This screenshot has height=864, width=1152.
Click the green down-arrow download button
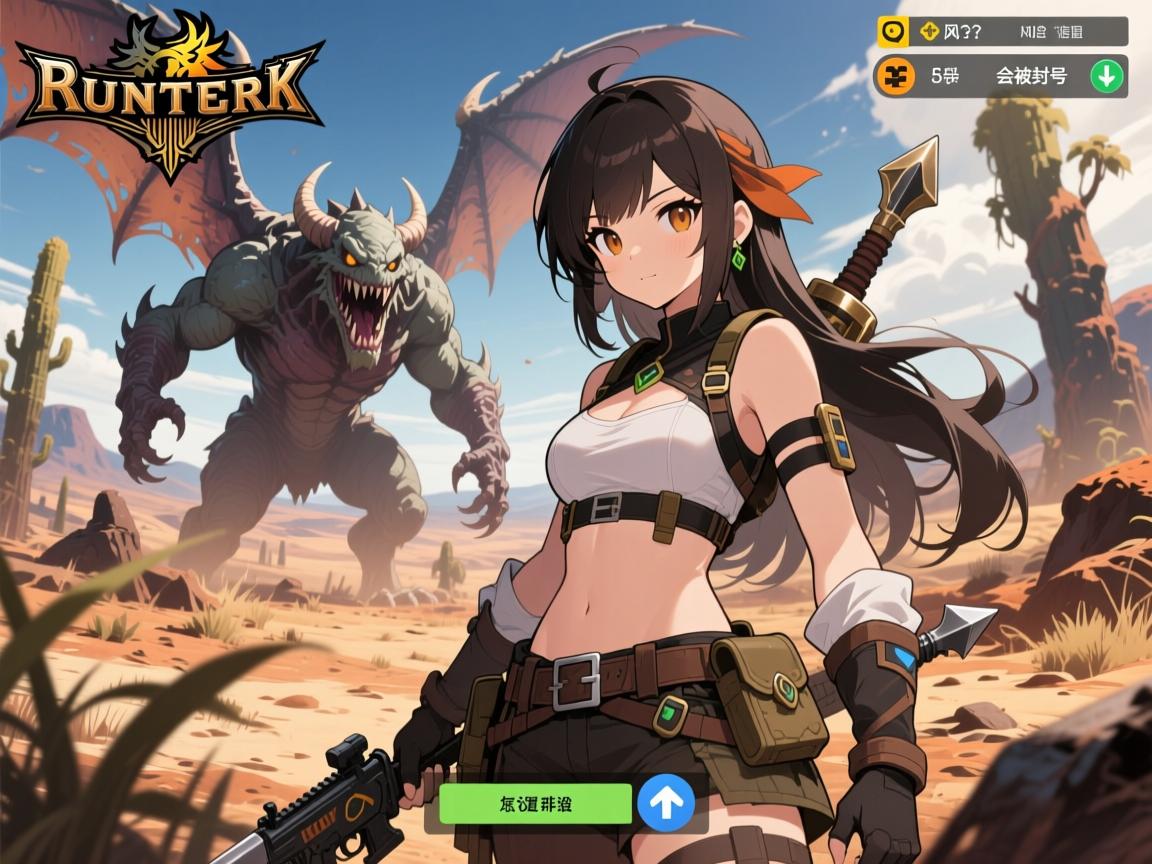pos(1106,76)
